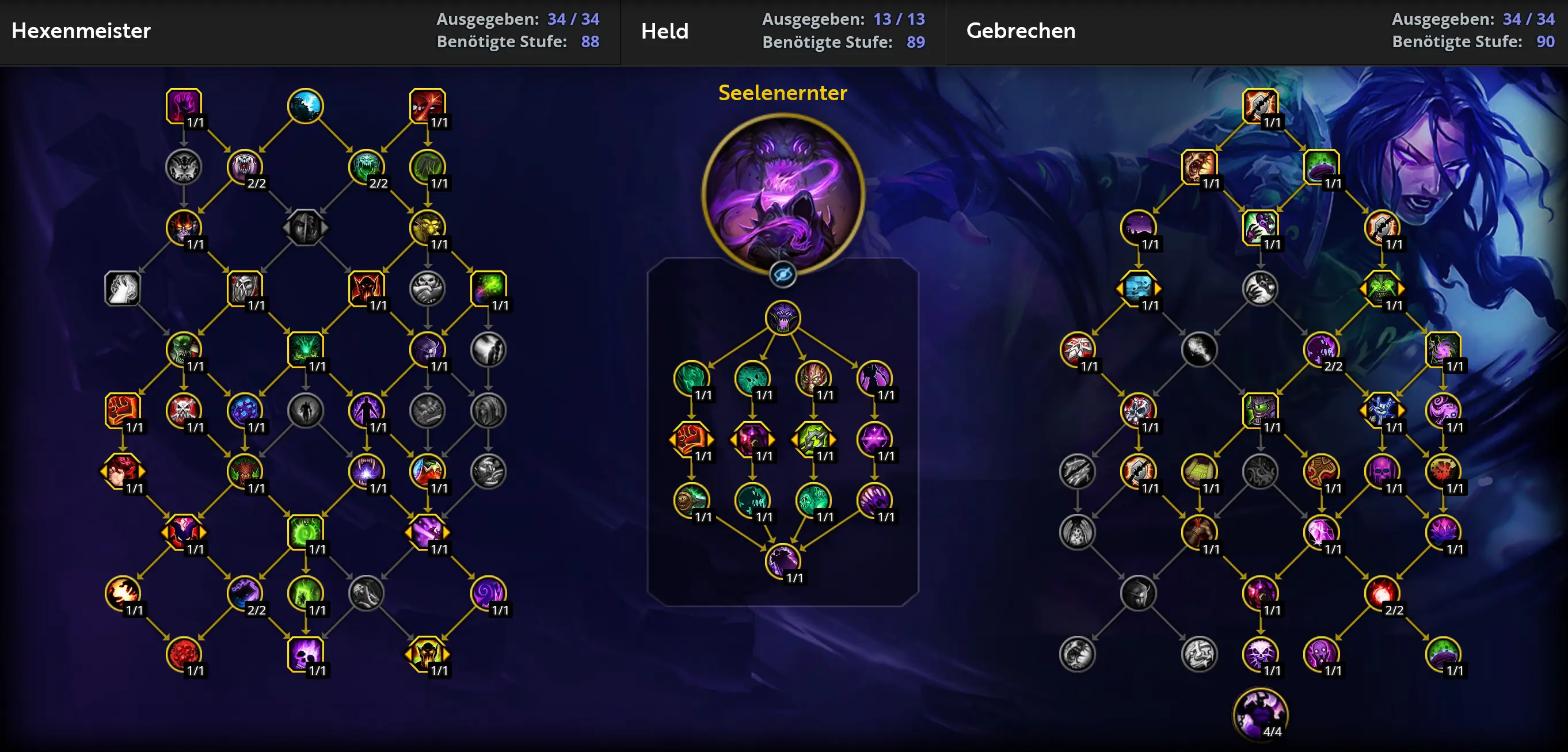1568x752 pixels.
Task: Choose the orange flaming hand talent
Action: click(123, 593)
